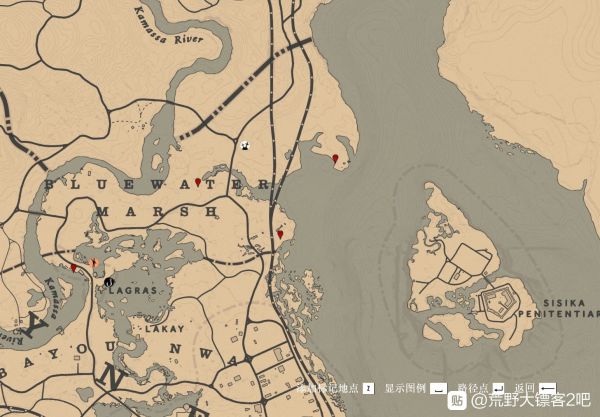Viewport: 600px width, 417px height.
Task: Pick the glowing orange marker near Lagras
Action: click(93, 263)
